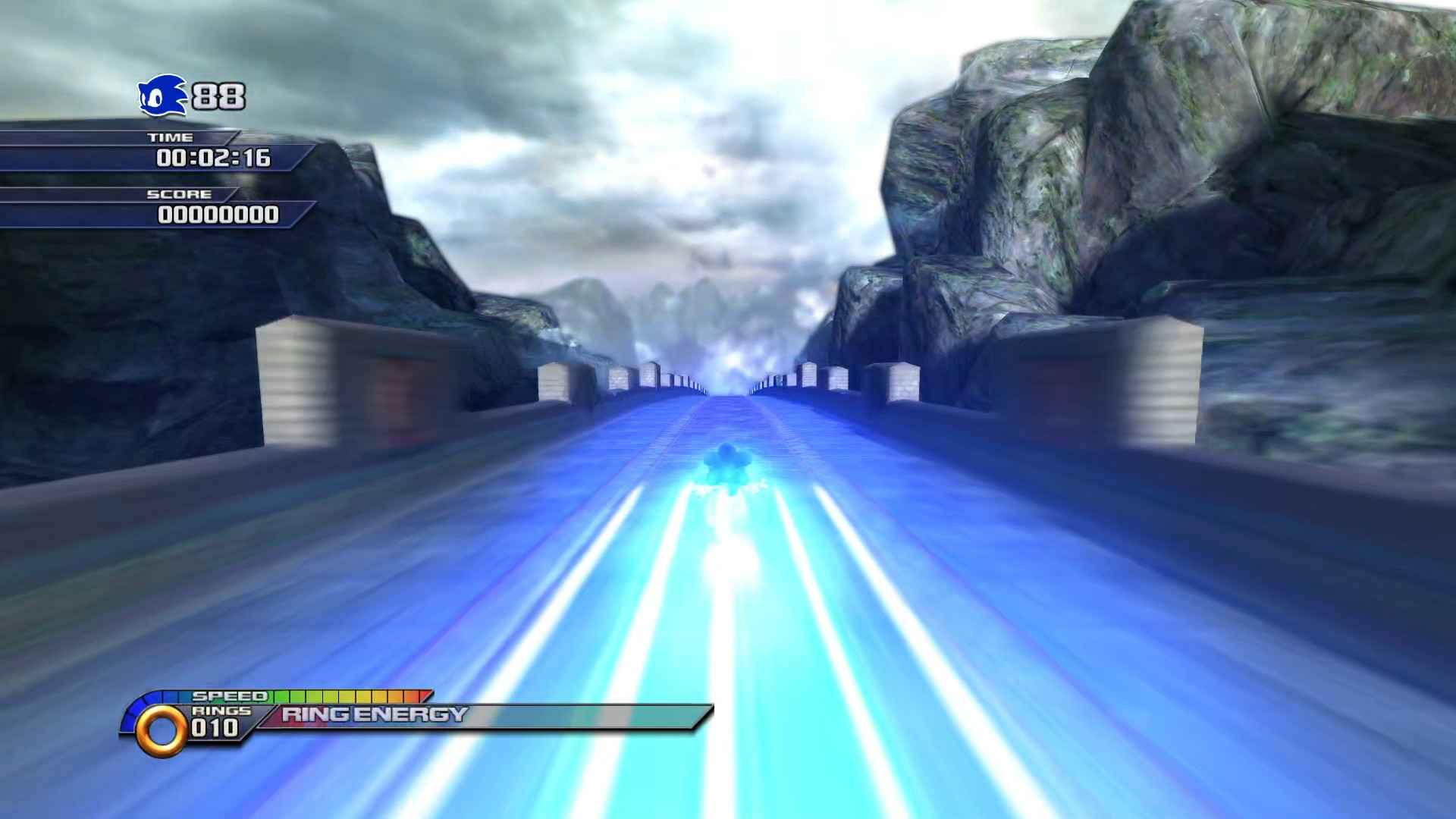
Task: Click the SCORE panel header
Action: coord(180,194)
